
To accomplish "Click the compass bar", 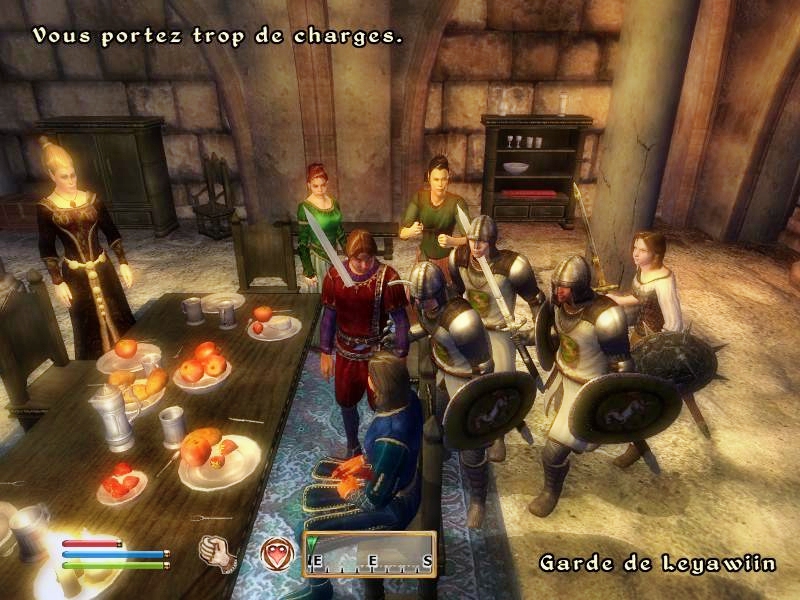I will pyautogui.click(x=370, y=555).
